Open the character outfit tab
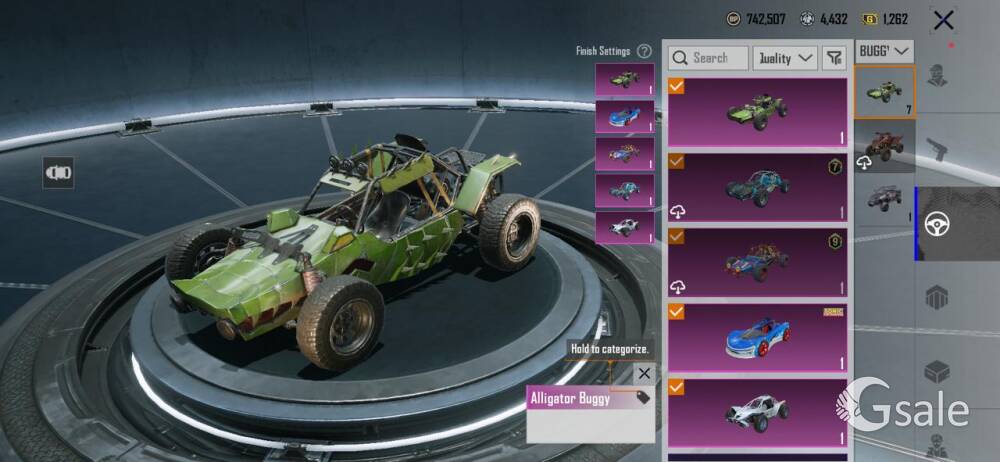Viewport: 1000px width, 462px height. (938, 76)
